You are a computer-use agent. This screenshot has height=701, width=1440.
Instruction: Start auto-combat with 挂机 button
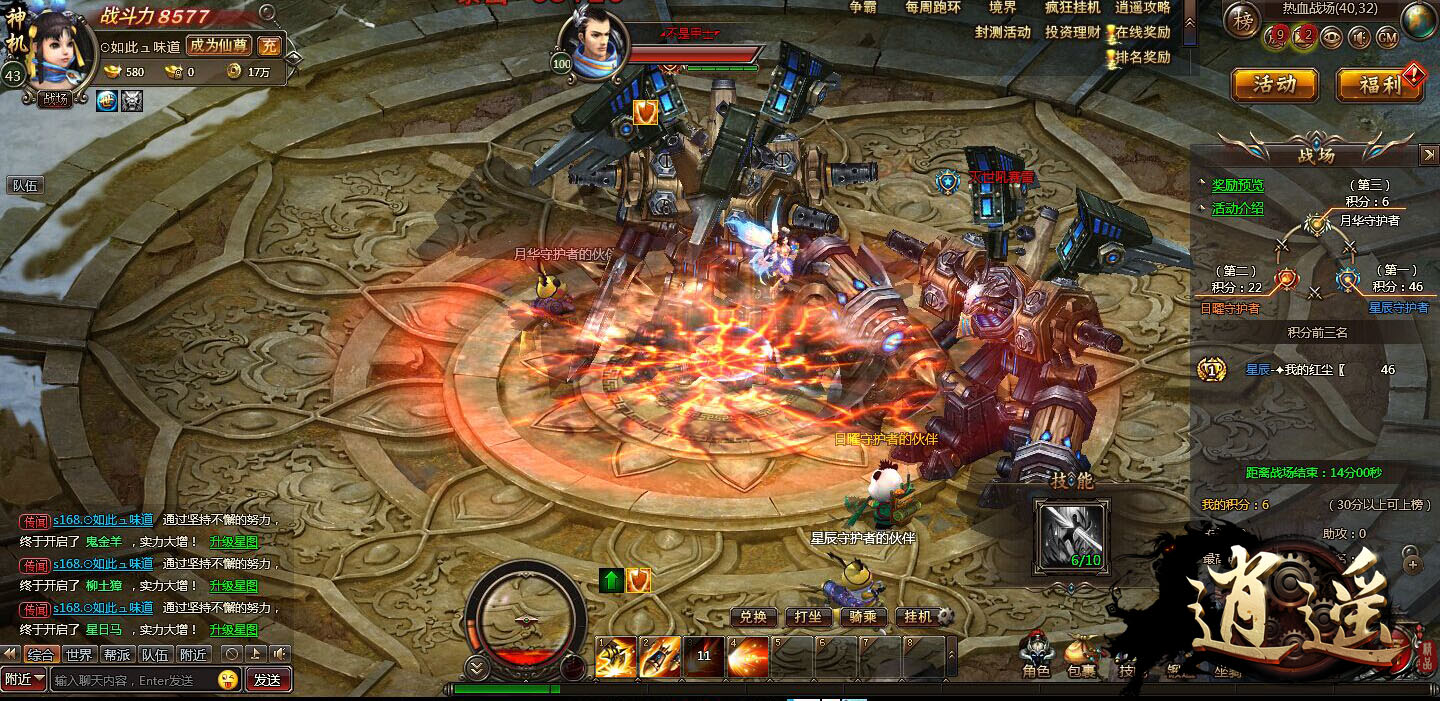coord(918,617)
